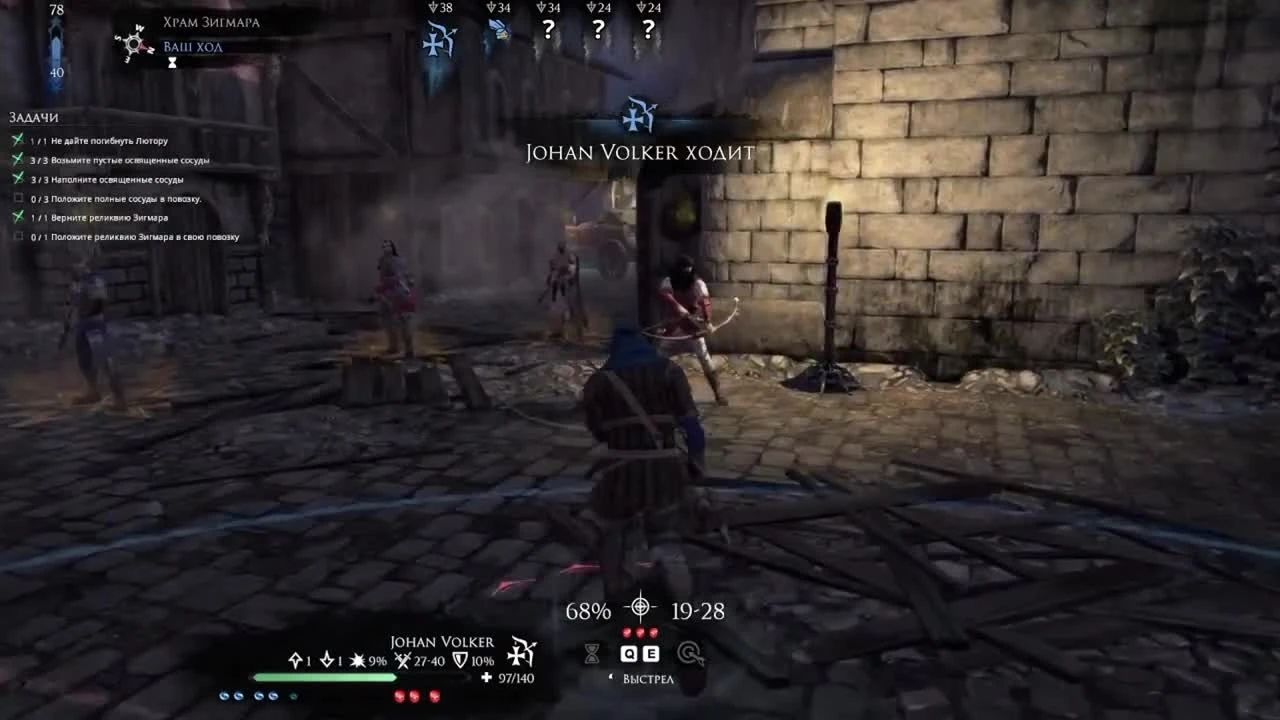Click the hourglass delay-turn icon
The height and width of the screenshot is (720, 1280).
tap(592, 653)
